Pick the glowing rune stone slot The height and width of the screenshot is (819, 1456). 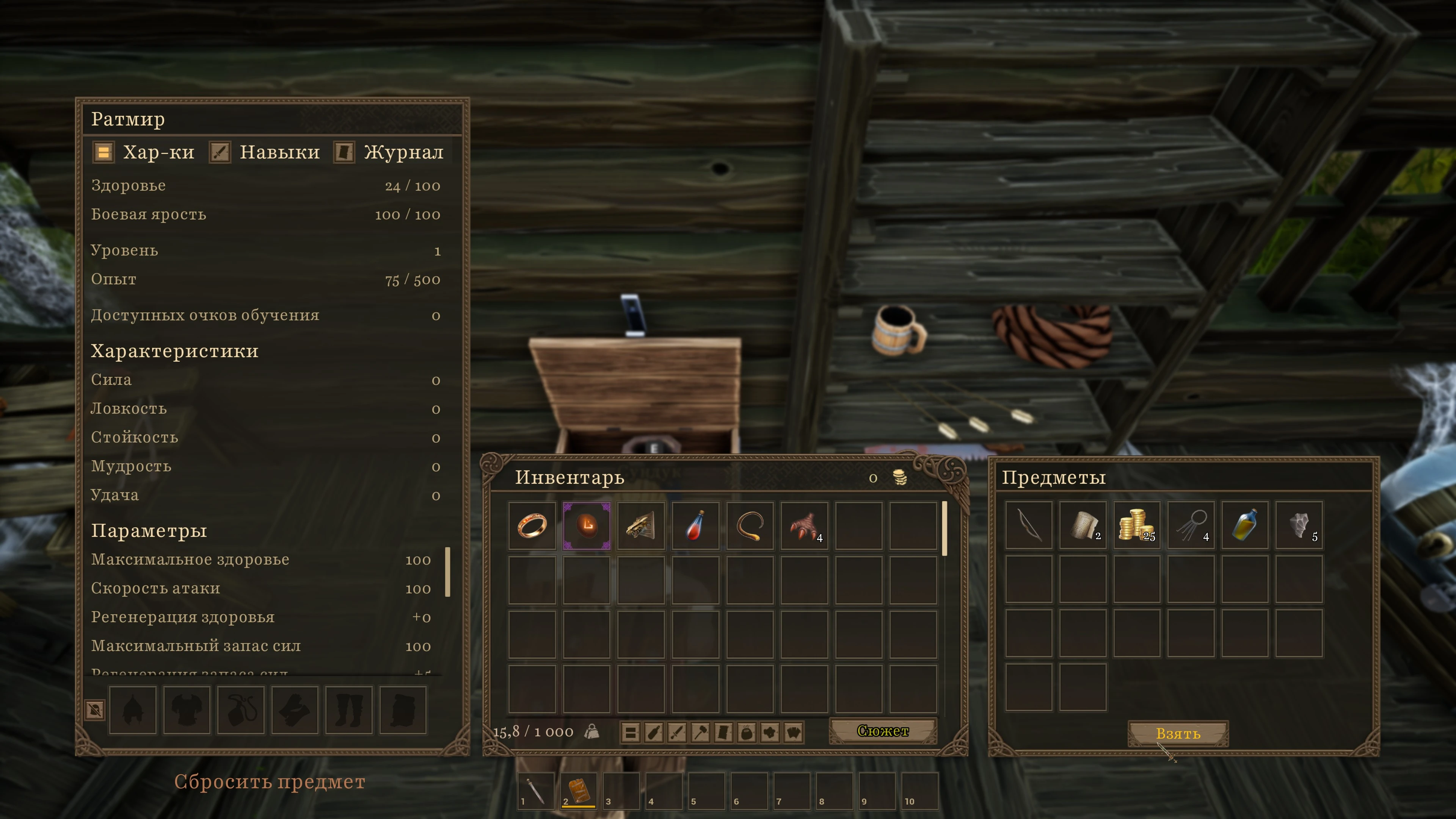[587, 526]
